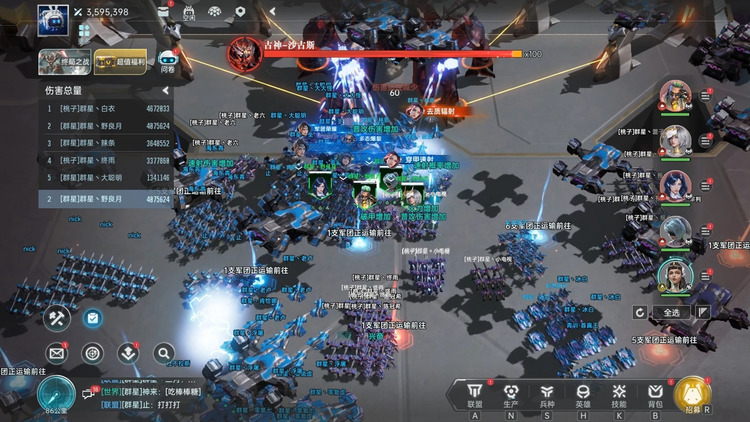Click the 全选 select-all button

click(672, 313)
